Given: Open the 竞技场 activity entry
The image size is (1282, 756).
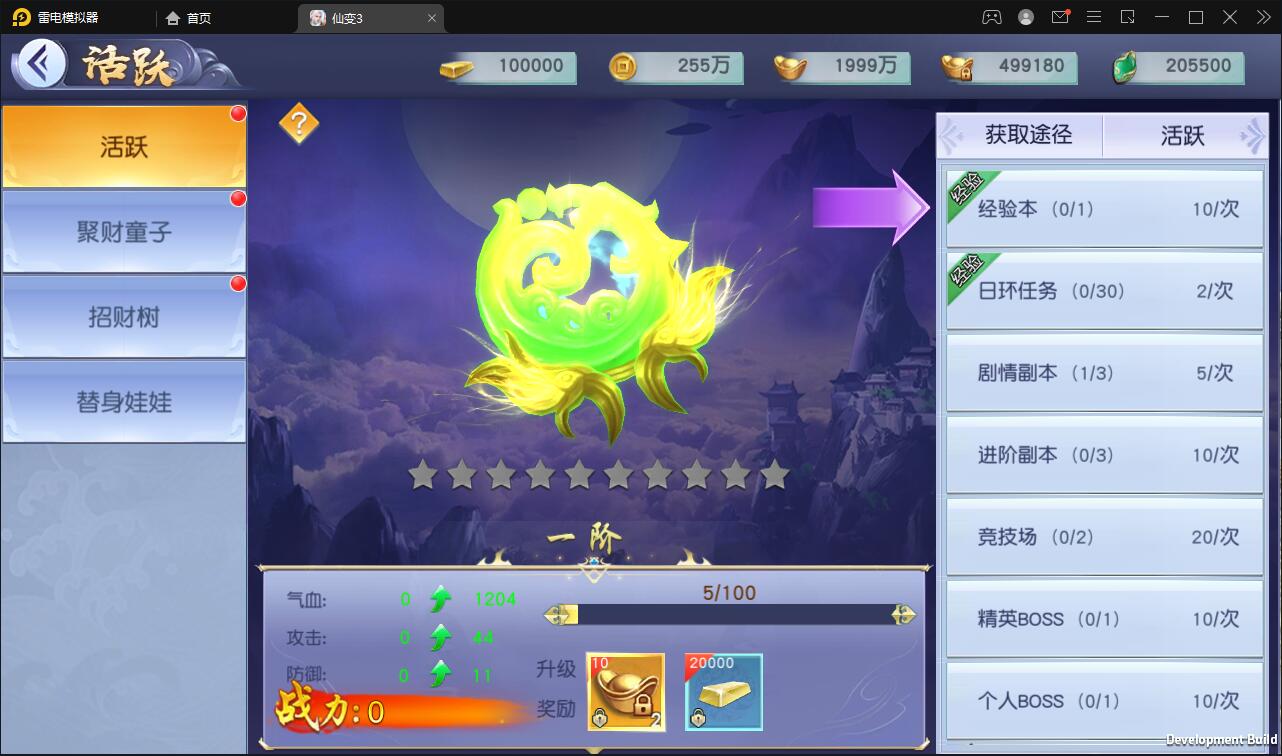Looking at the screenshot, I should click(x=1103, y=536).
